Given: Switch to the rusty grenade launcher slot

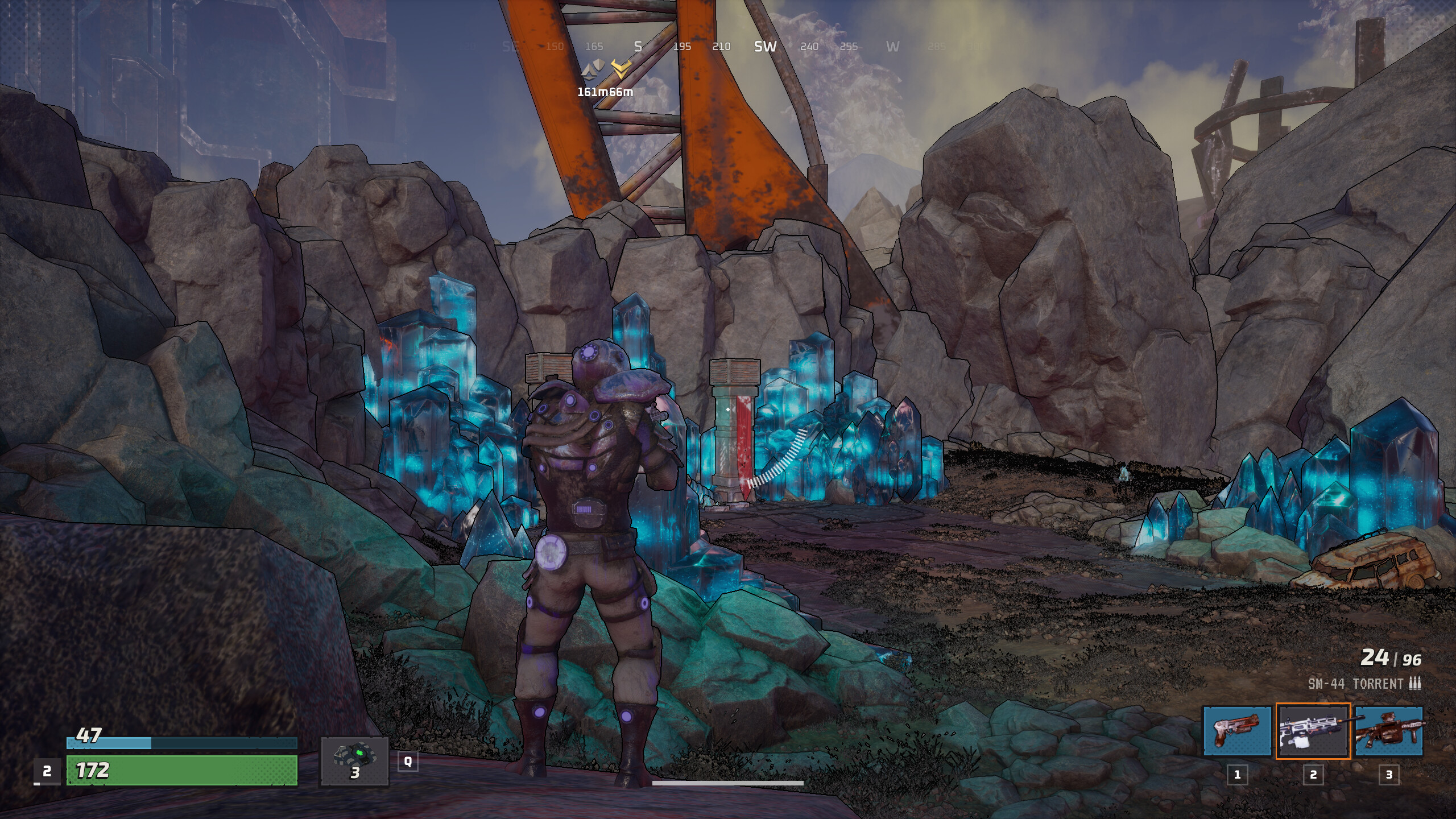Looking at the screenshot, I should click(1389, 731).
